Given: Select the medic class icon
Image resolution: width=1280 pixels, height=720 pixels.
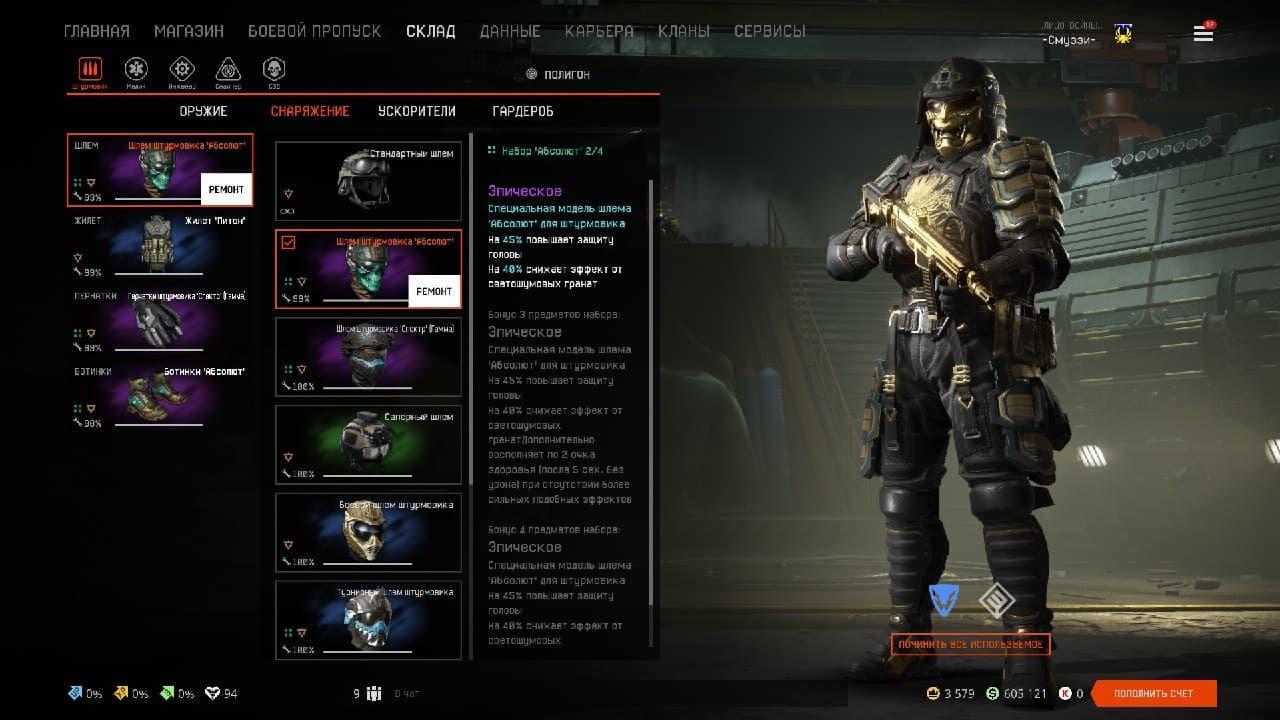Looking at the screenshot, I should [x=136, y=69].
